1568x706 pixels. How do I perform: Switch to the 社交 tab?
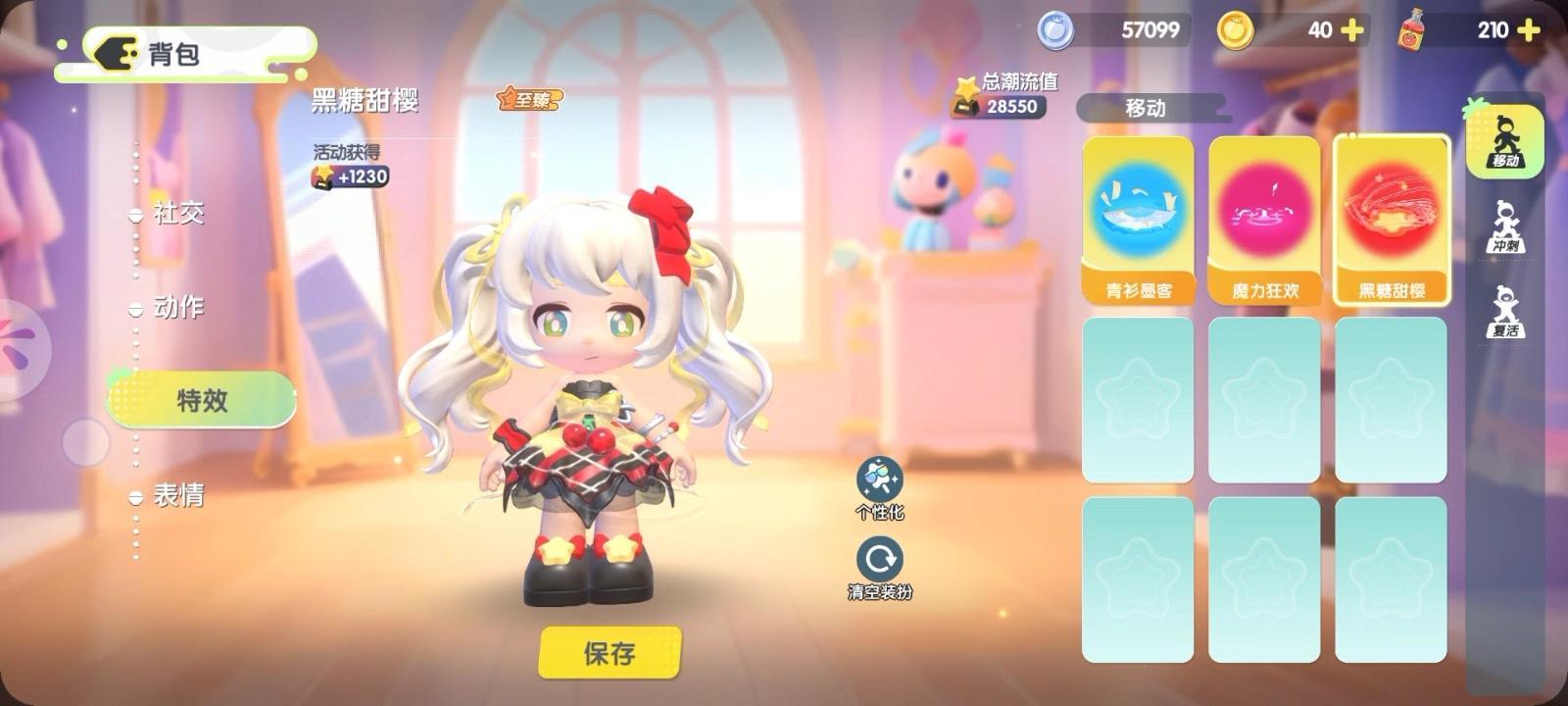click(181, 214)
